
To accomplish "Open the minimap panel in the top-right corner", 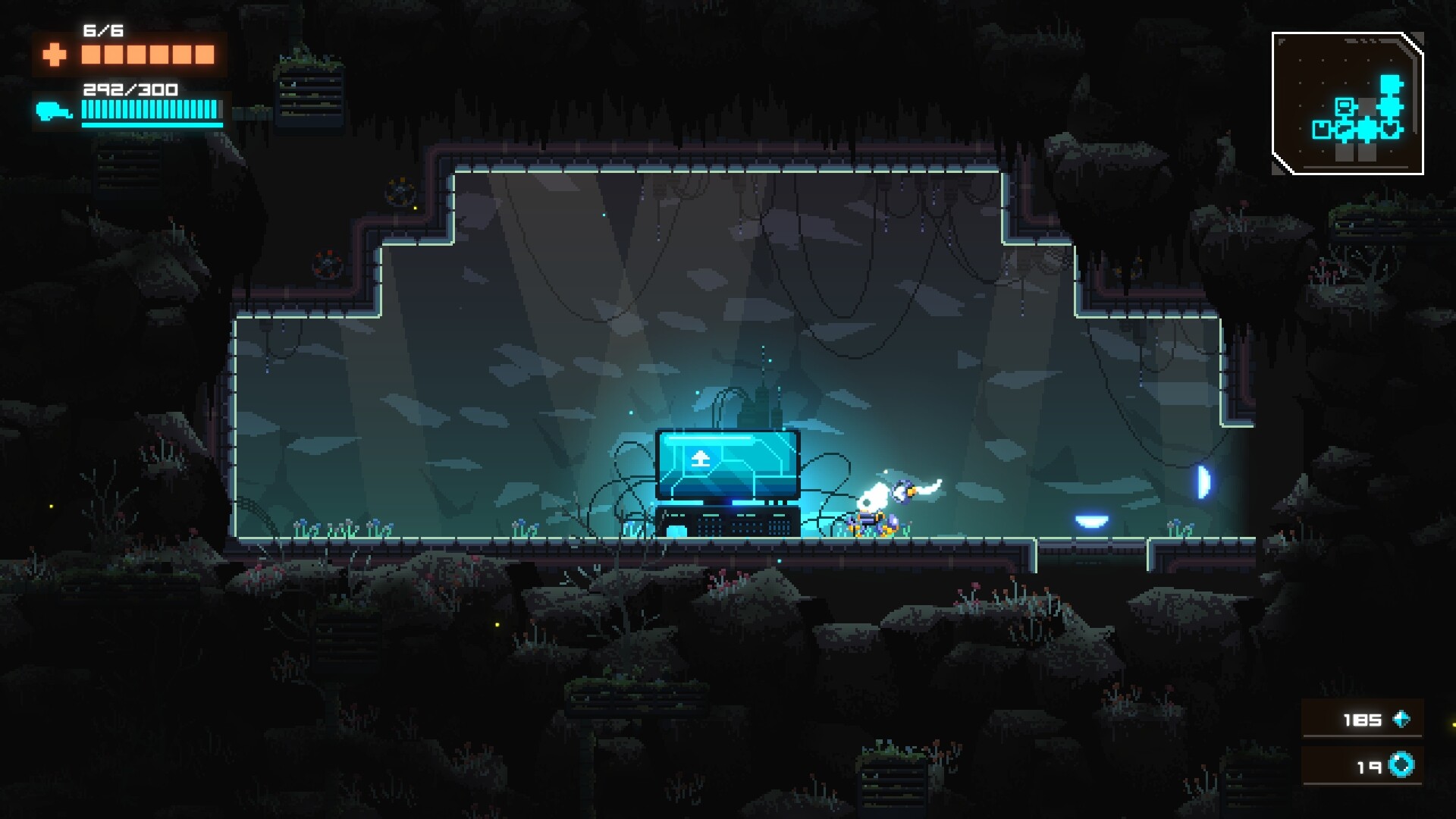I will click(x=1350, y=102).
